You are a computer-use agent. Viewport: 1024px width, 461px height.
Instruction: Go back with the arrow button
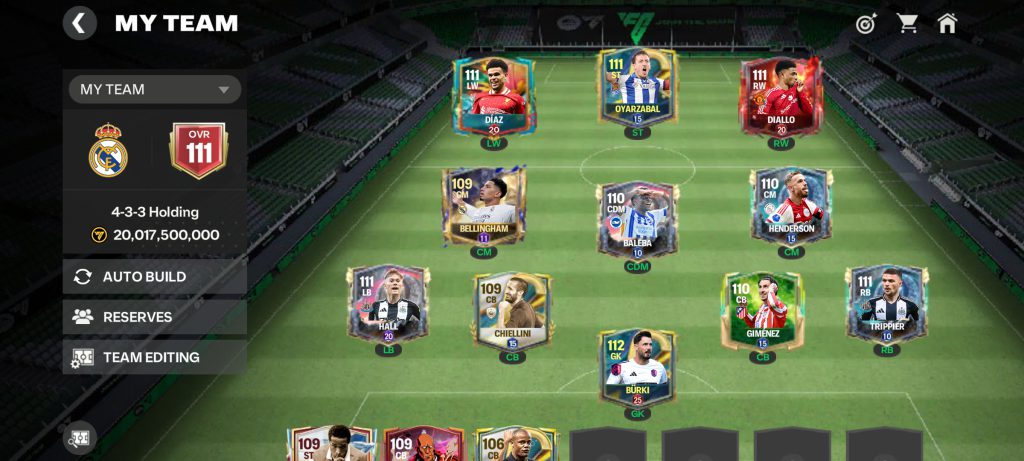click(x=80, y=22)
